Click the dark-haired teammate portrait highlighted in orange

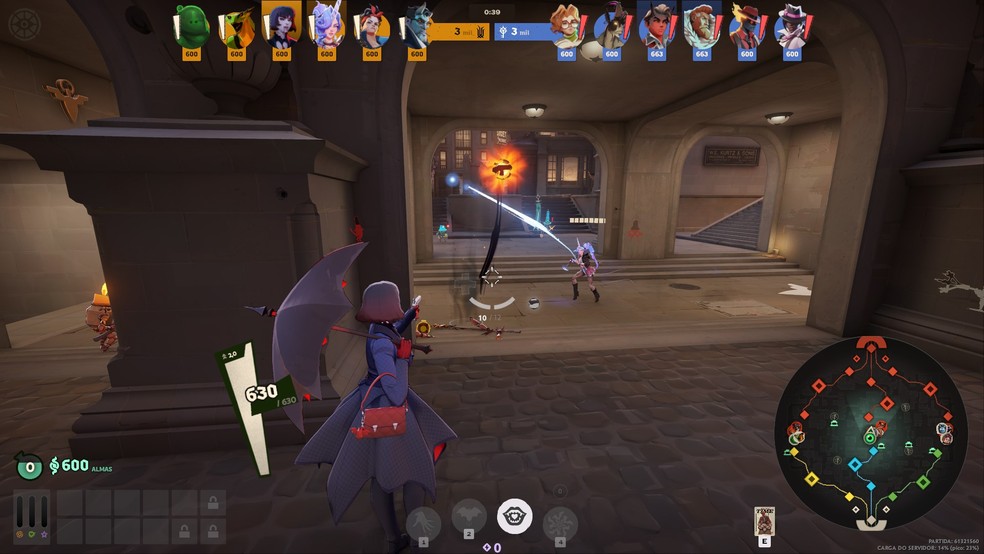[281, 23]
